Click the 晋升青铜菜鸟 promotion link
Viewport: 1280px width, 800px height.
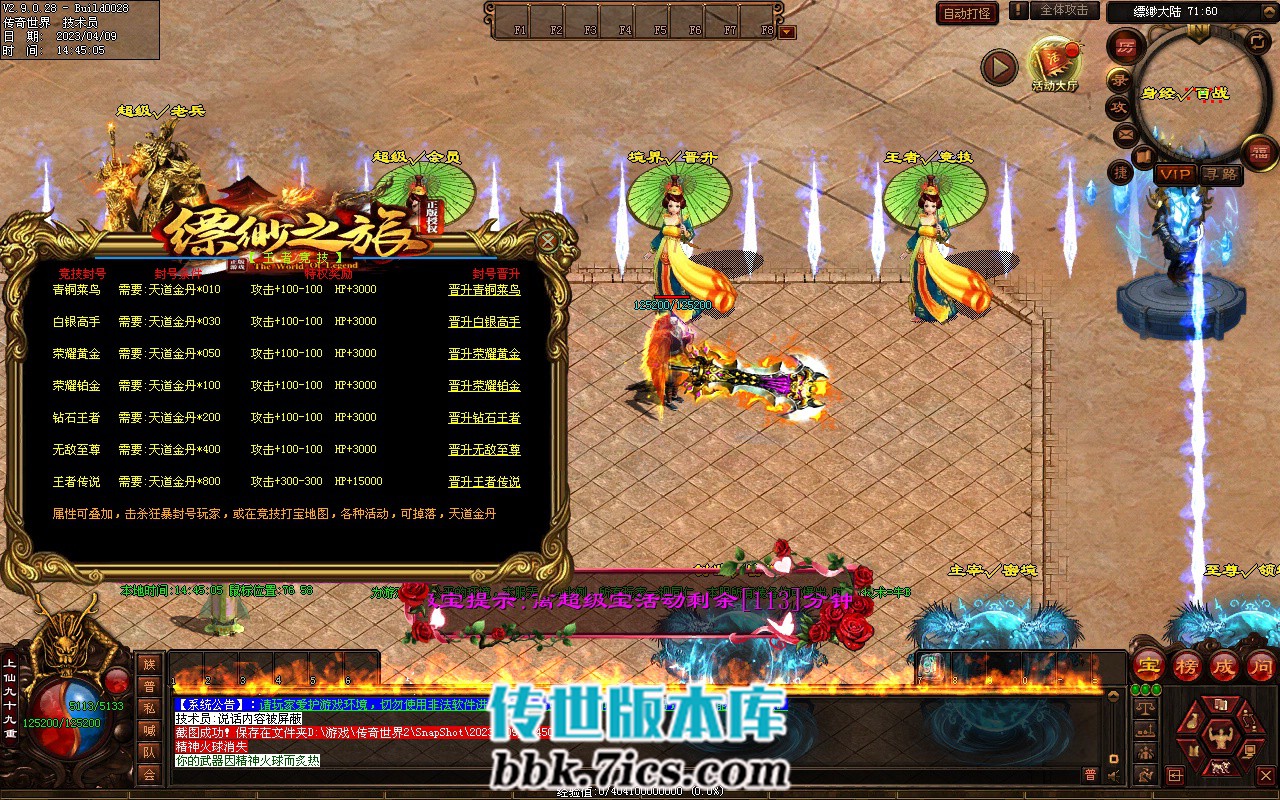tap(484, 290)
